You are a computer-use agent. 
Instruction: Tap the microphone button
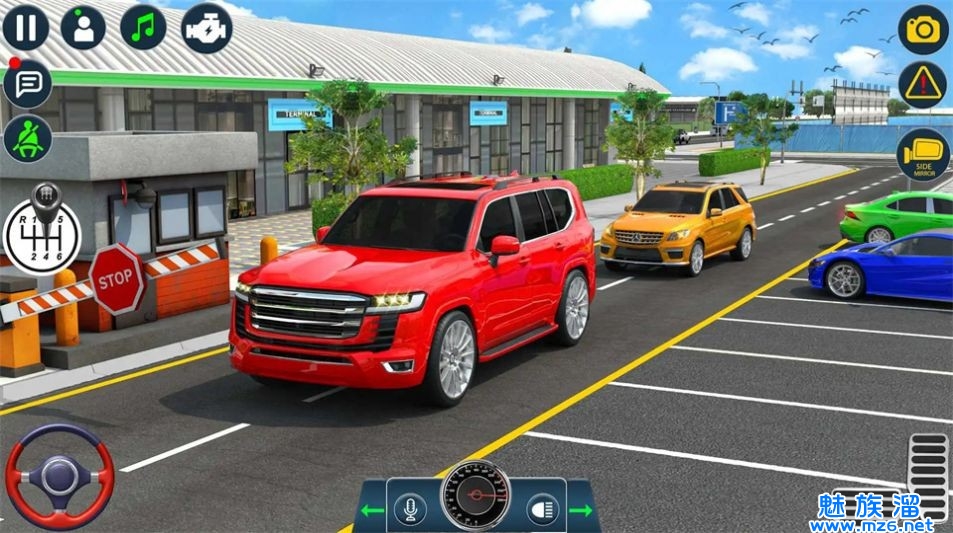coord(409,509)
